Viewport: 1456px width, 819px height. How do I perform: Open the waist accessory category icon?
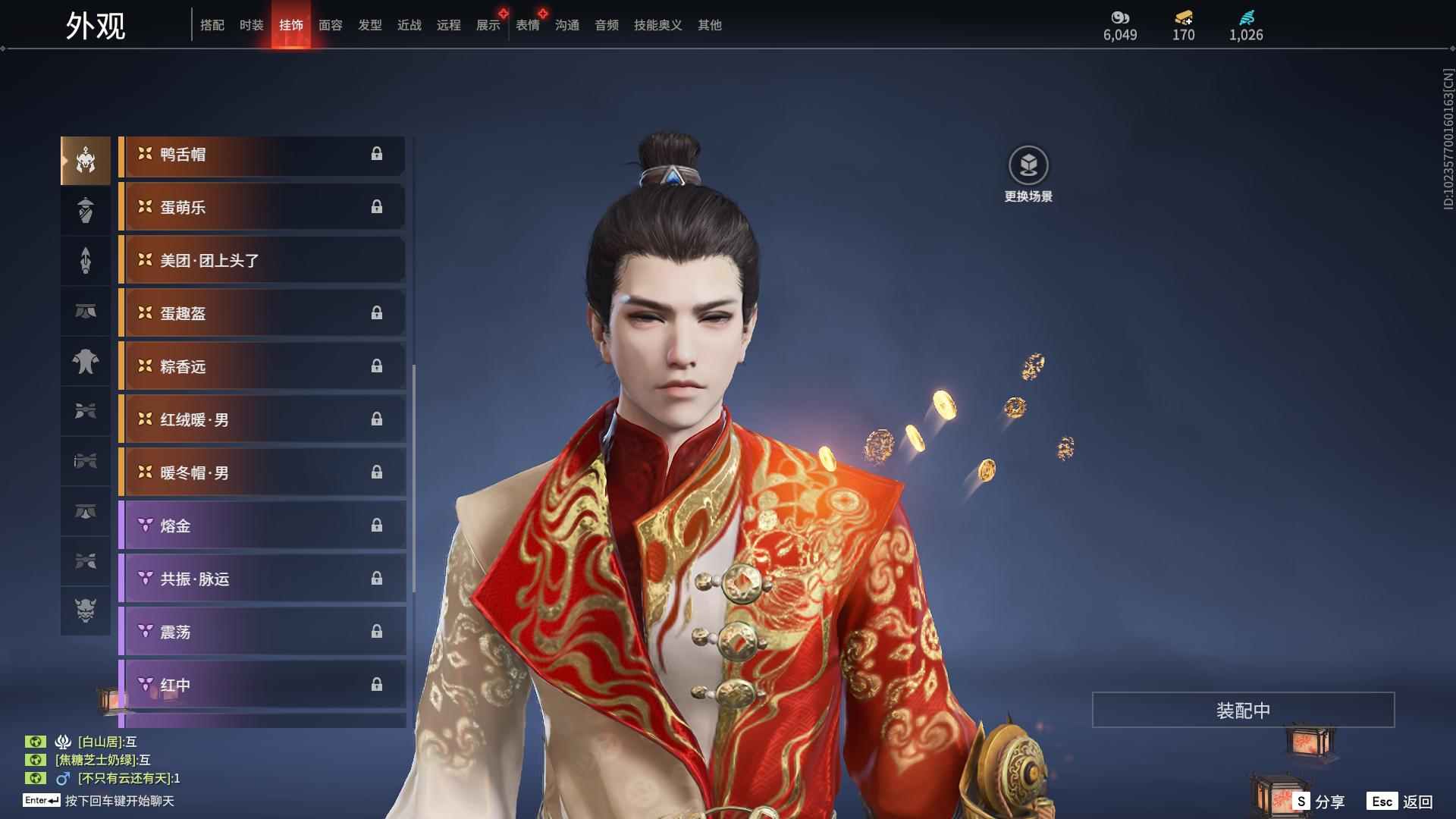[x=86, y=312]
